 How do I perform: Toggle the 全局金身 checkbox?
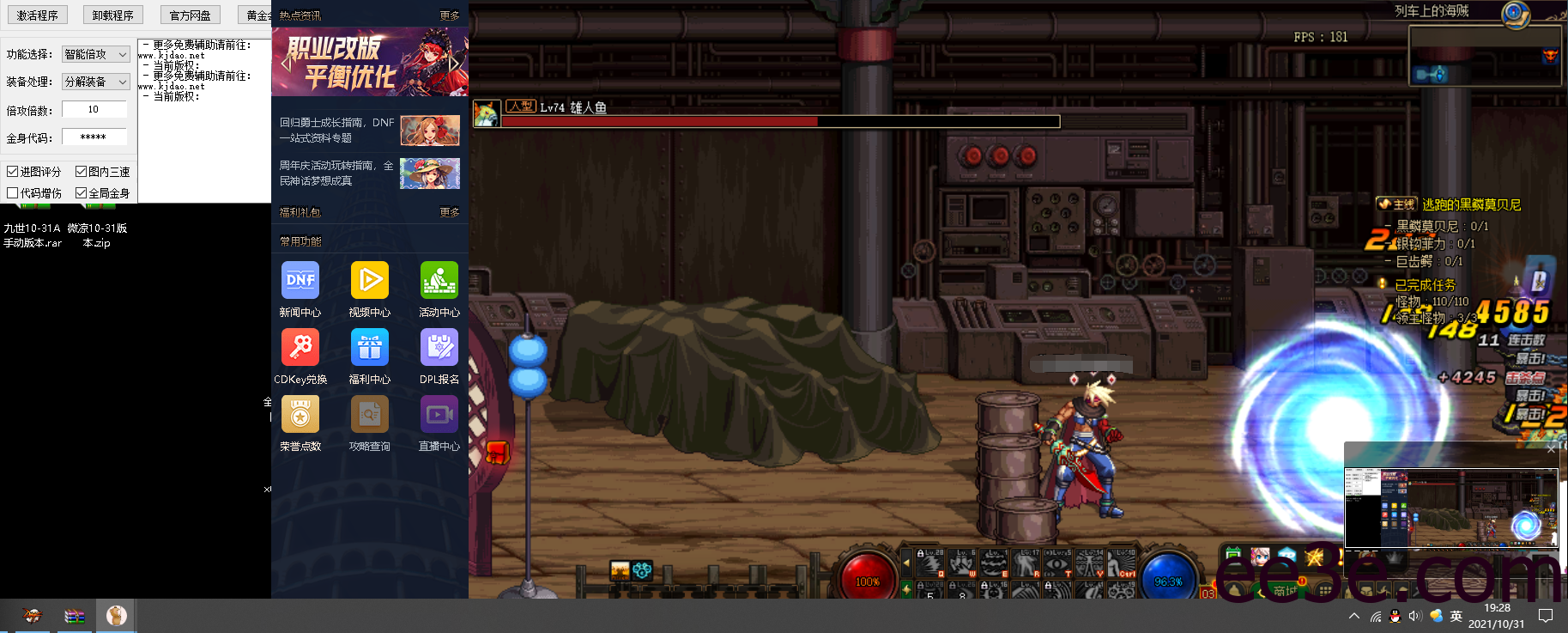[x=82, y=193]
